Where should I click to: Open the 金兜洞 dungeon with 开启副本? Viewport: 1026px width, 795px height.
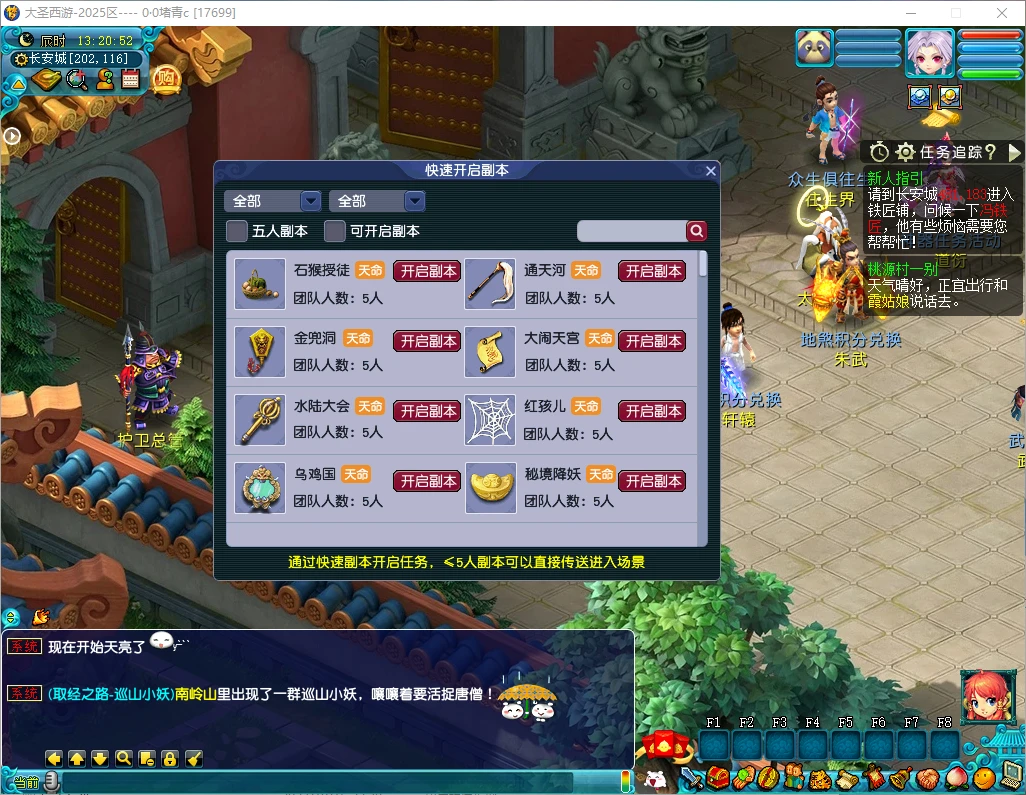[x=429, y=341]
